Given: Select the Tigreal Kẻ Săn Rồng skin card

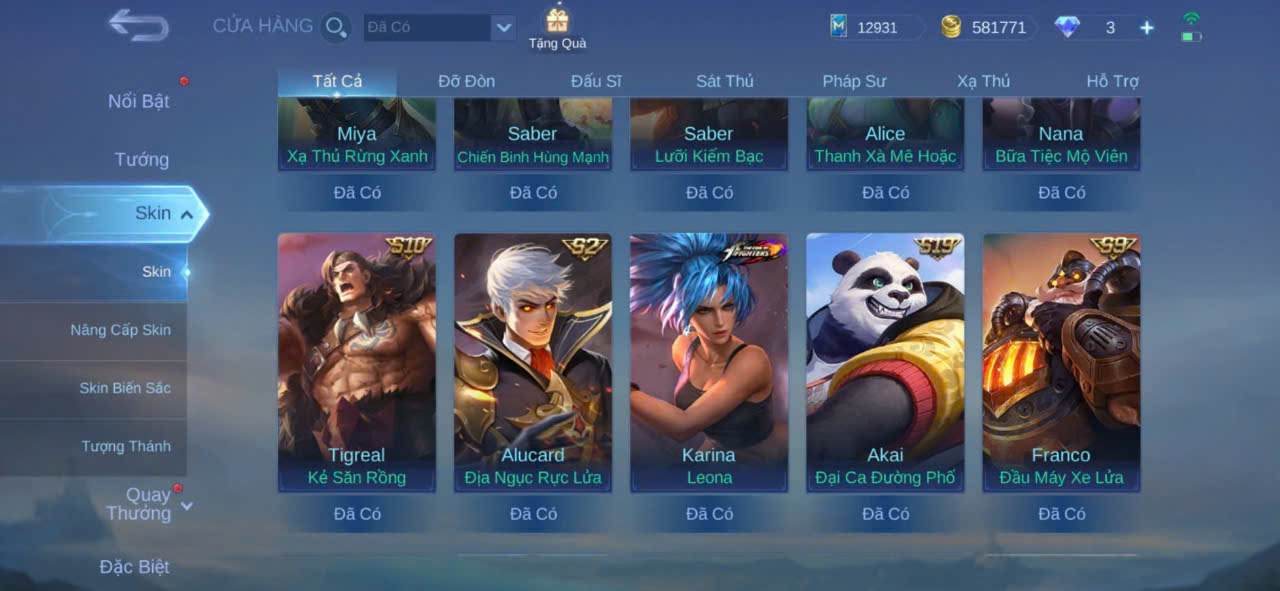Looking at the screenshot, I should click(356, 362).
